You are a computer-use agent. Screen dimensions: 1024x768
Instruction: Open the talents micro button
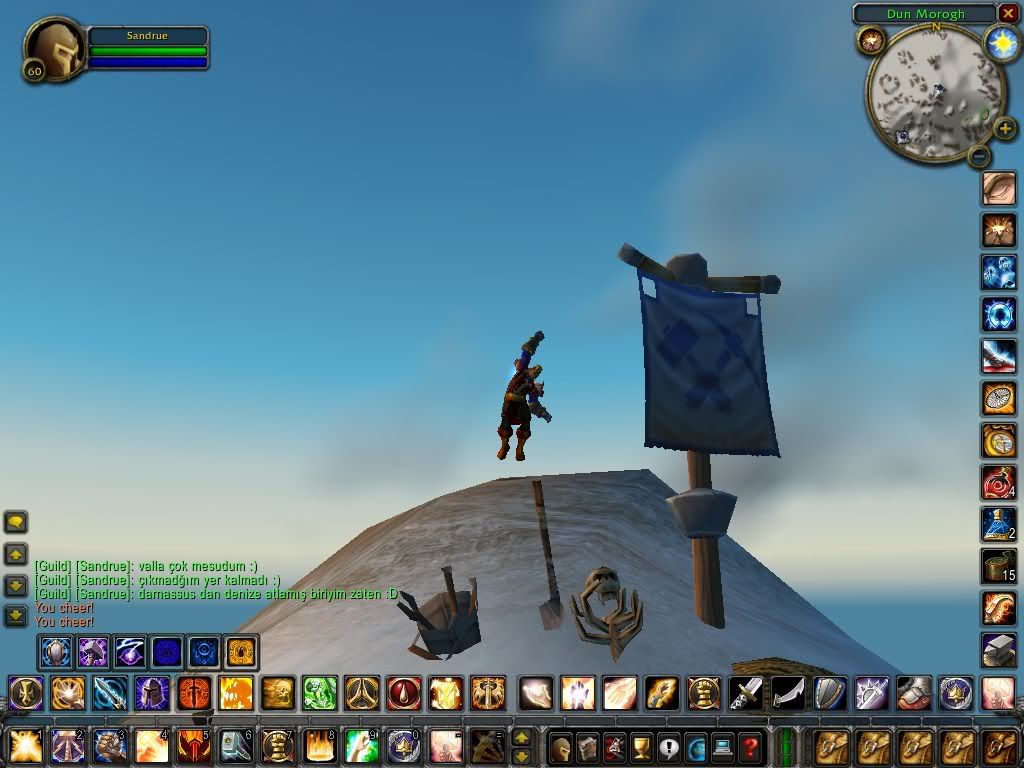pyautogui.click(x=615, y=746)
